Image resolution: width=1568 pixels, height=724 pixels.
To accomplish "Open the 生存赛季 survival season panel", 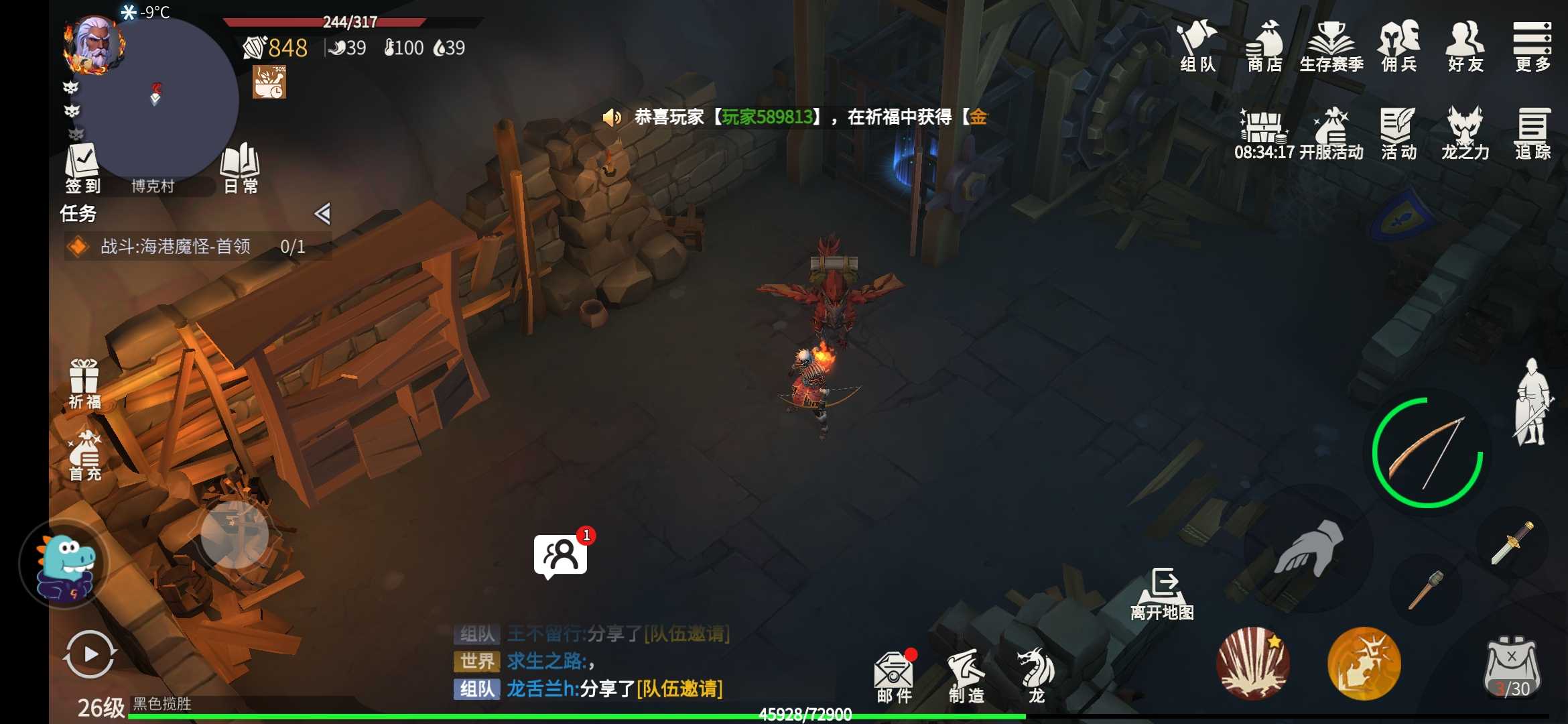I will coord(1331,46).
